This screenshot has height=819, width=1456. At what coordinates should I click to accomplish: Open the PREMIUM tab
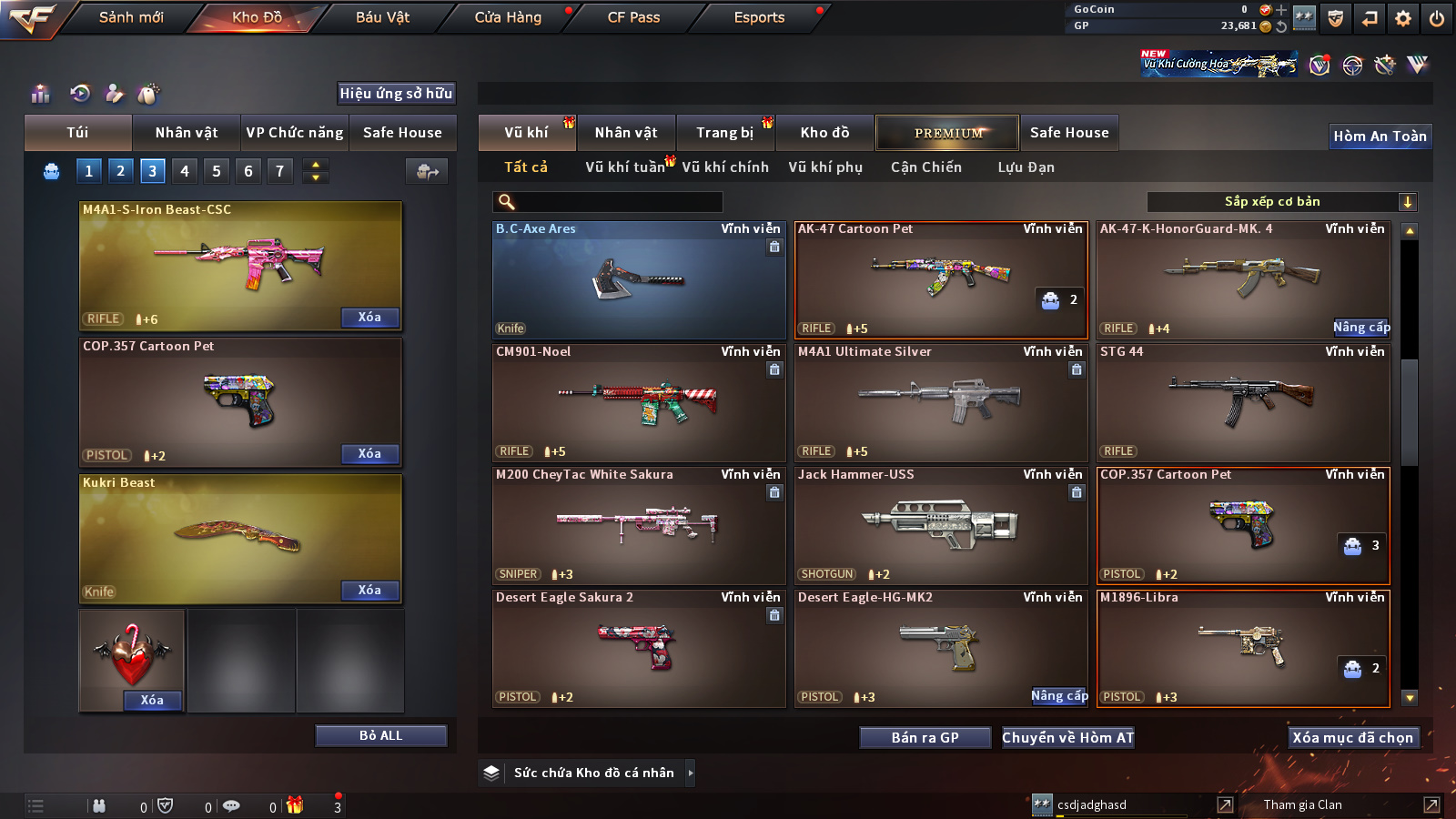[947, 133]
